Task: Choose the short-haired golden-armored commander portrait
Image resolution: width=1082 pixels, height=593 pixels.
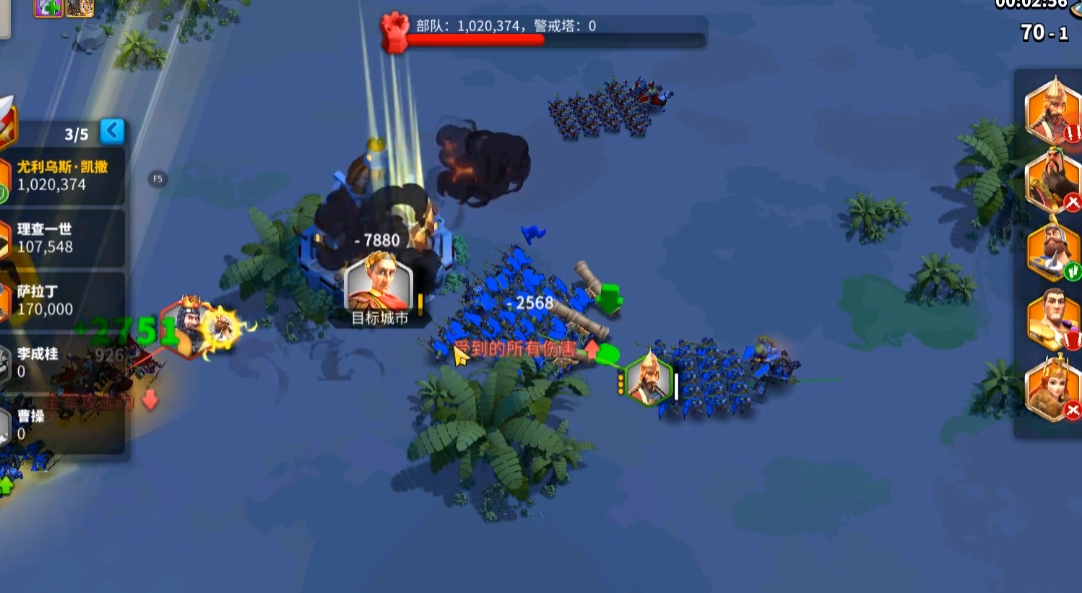Action: click(1053, 319)
